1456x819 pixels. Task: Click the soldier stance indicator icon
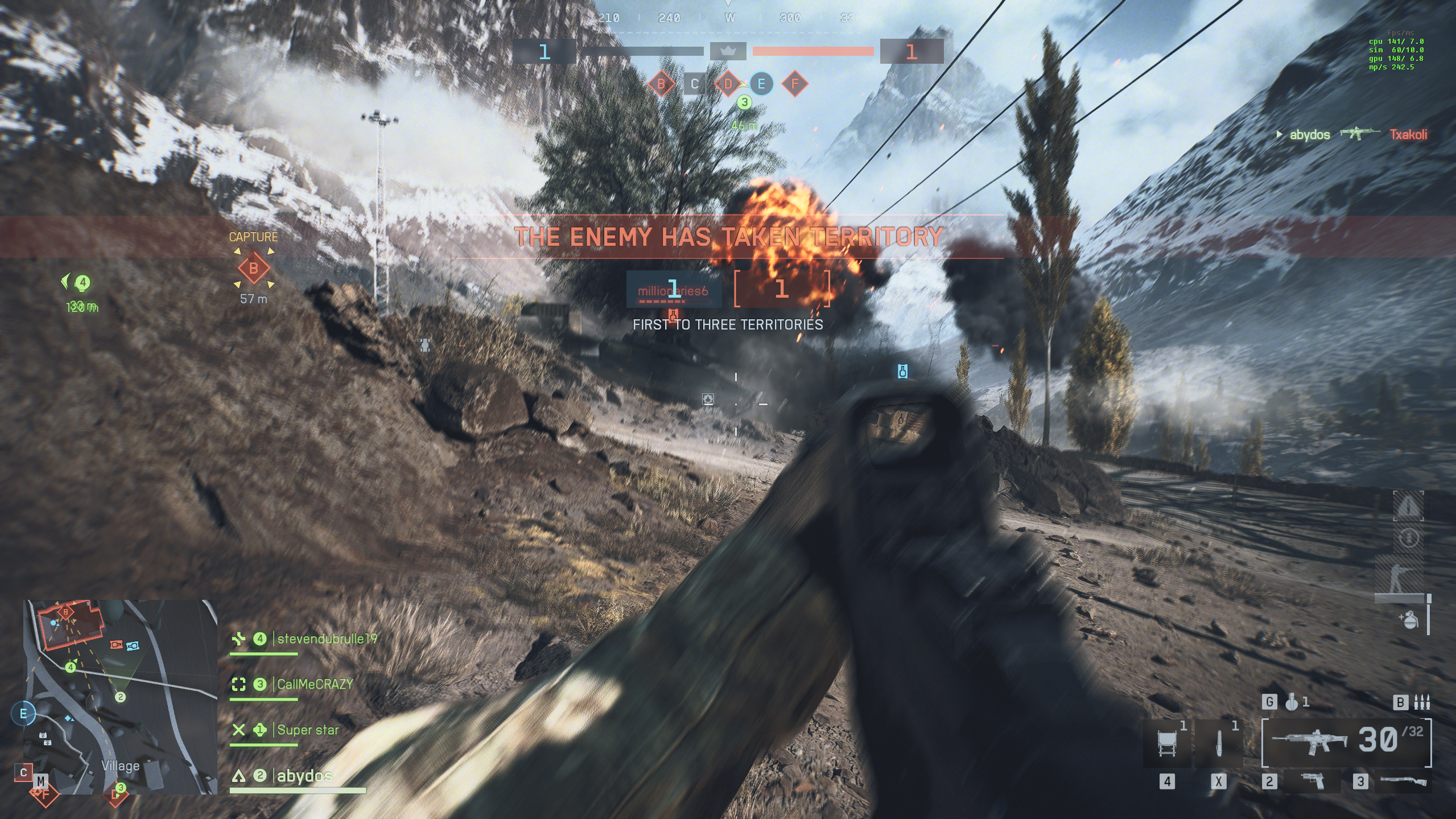pyautogui.click(x=1396, y=578)
